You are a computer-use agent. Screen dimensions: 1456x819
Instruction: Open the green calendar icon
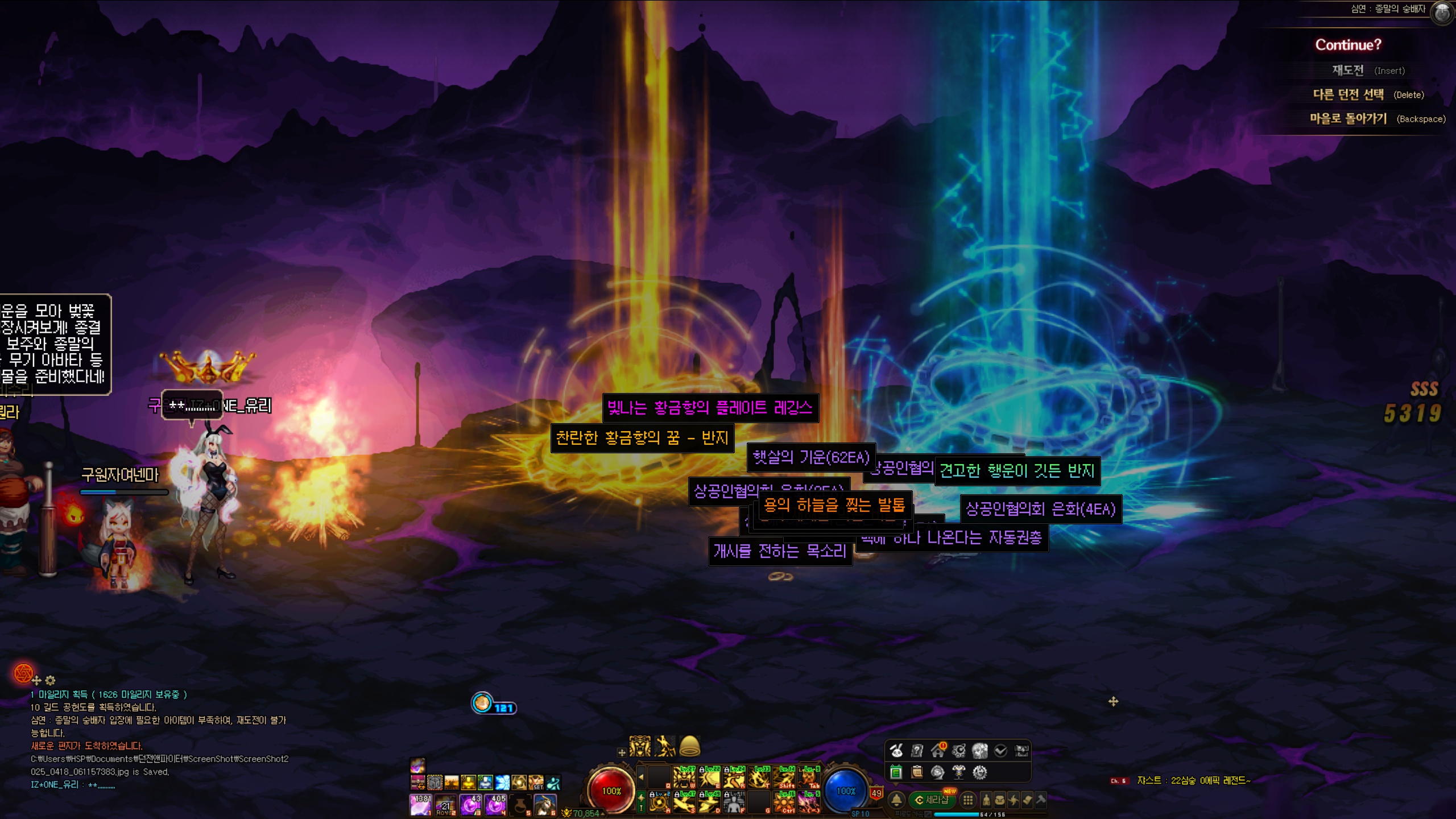(x=896, y=772)
